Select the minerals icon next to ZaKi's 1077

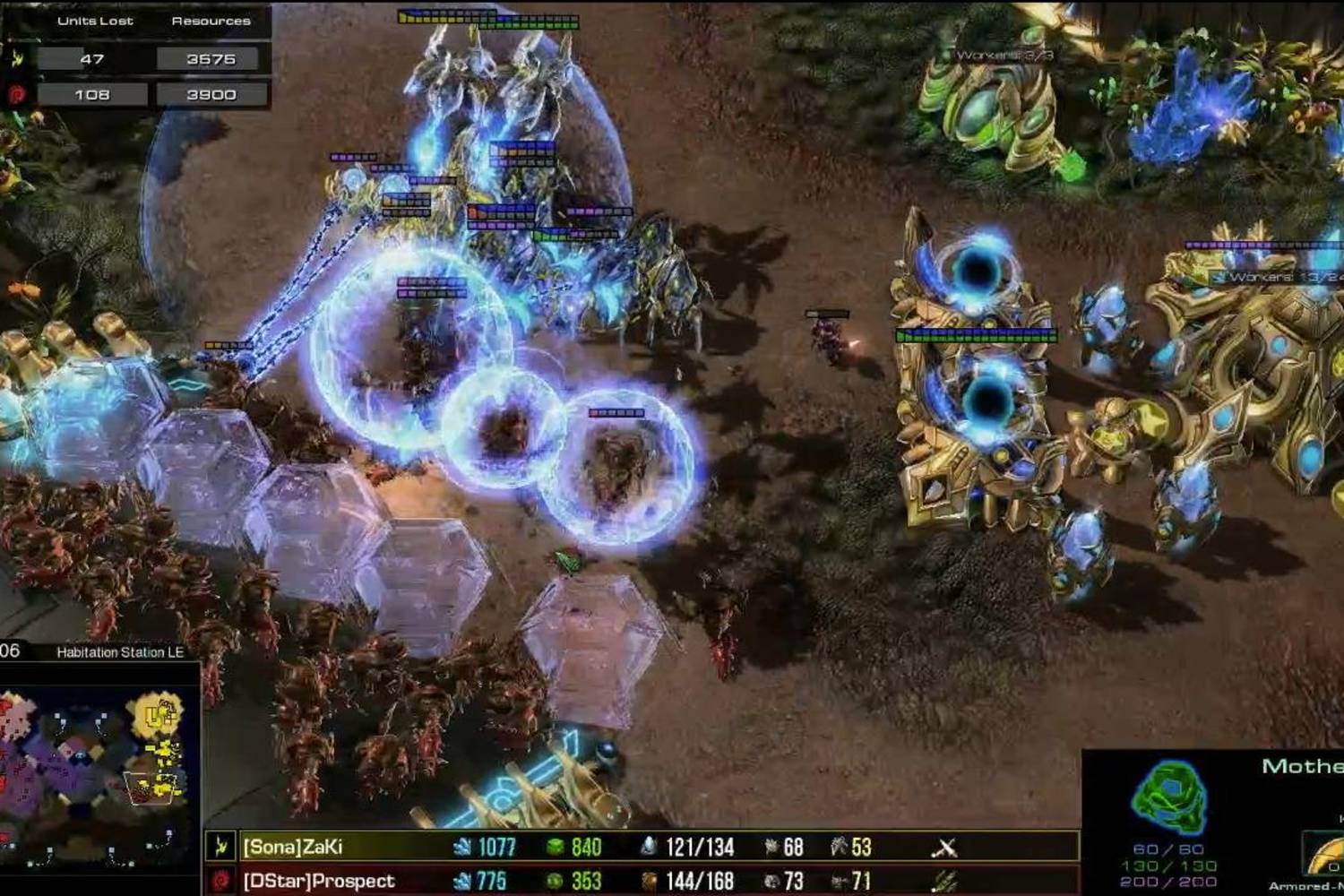click(x=463, y=844)
